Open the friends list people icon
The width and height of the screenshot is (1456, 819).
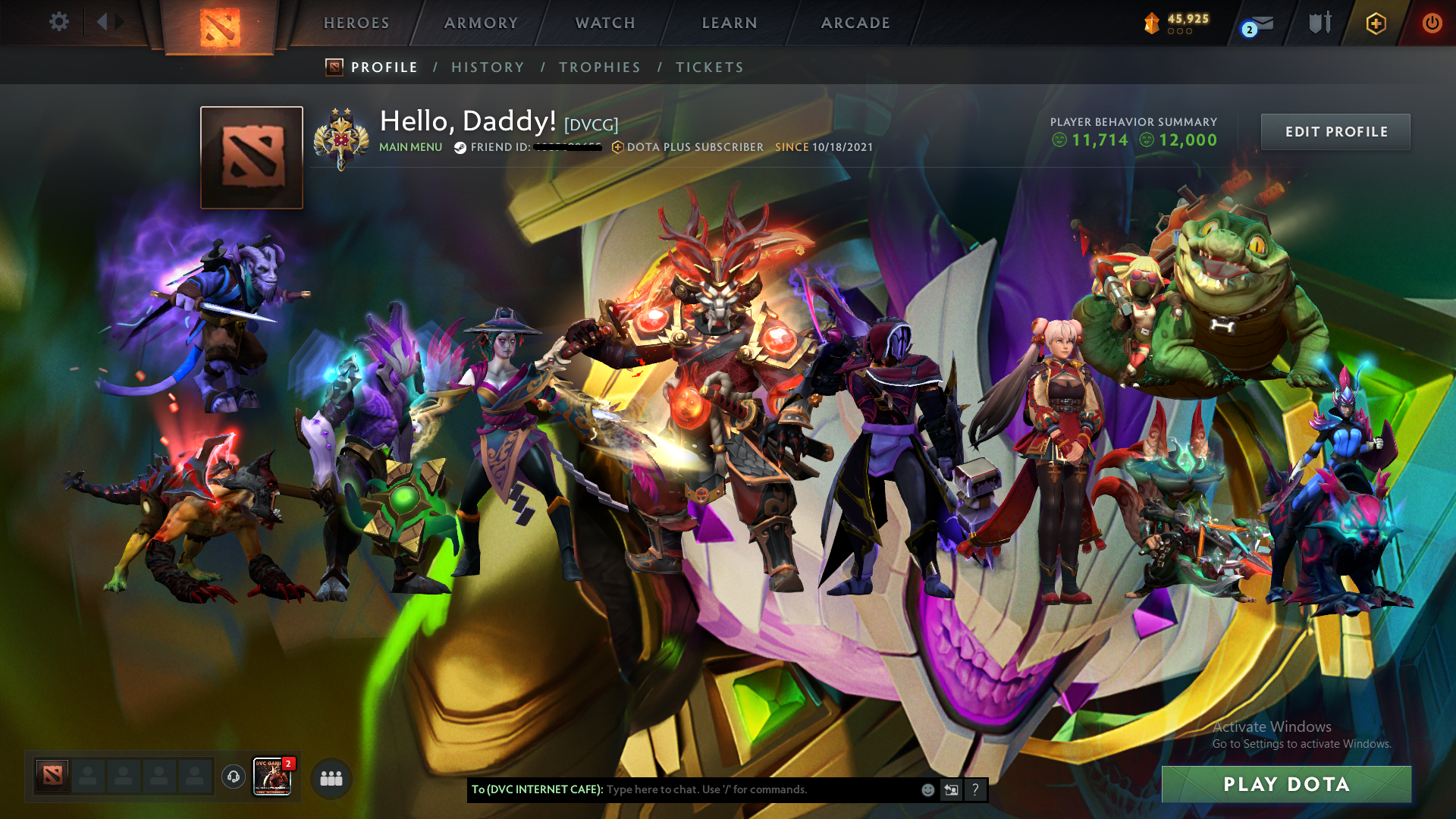[x=330, y=777]
